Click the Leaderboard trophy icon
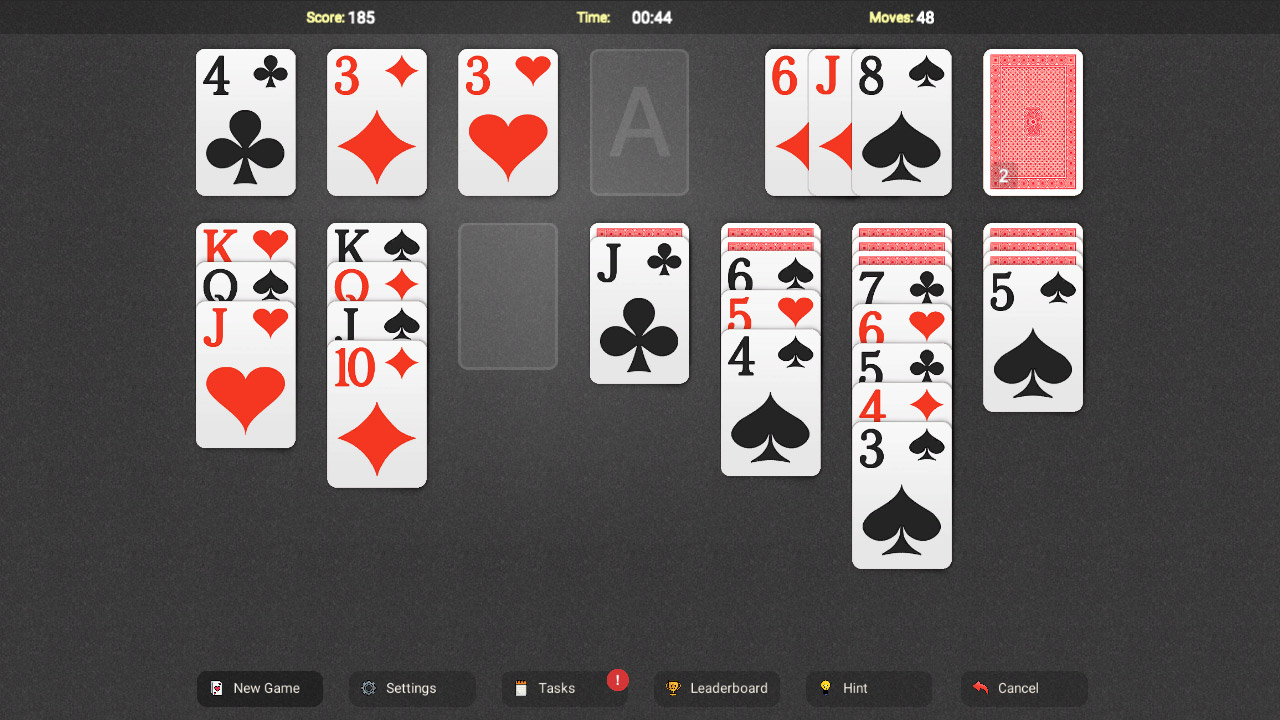The height and width of the screenshot is (720, 1280). tap(676, 688)
